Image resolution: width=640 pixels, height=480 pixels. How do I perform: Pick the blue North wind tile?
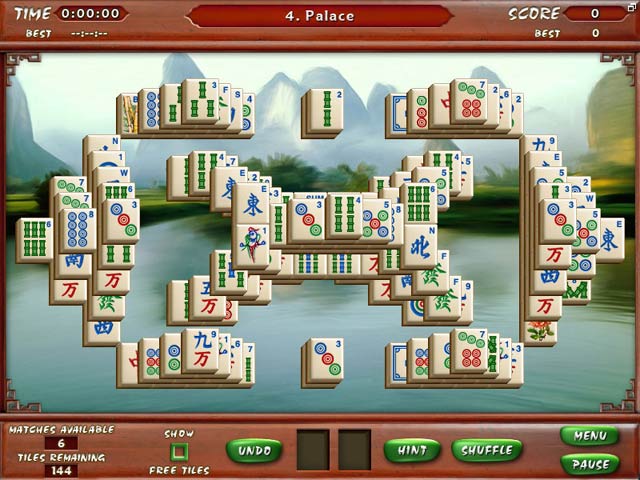pos(419,244)
